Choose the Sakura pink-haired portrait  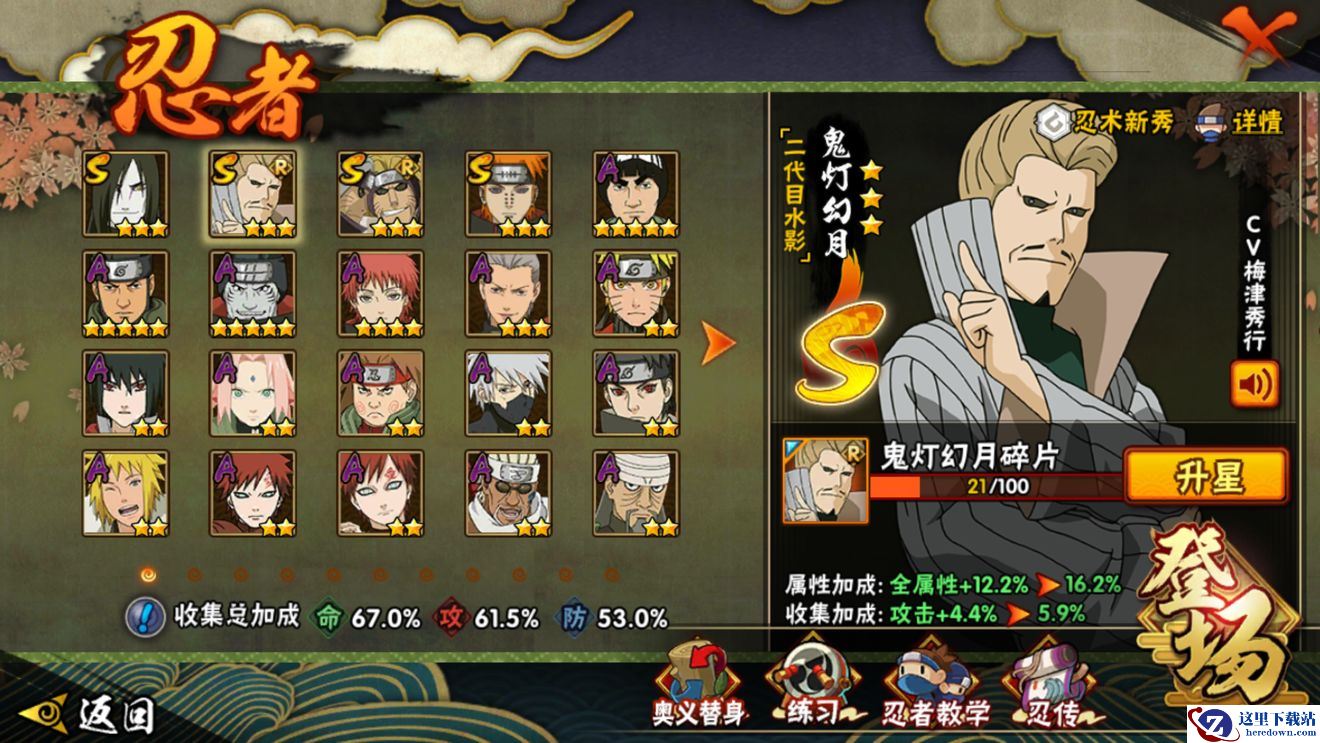(252, 393)
